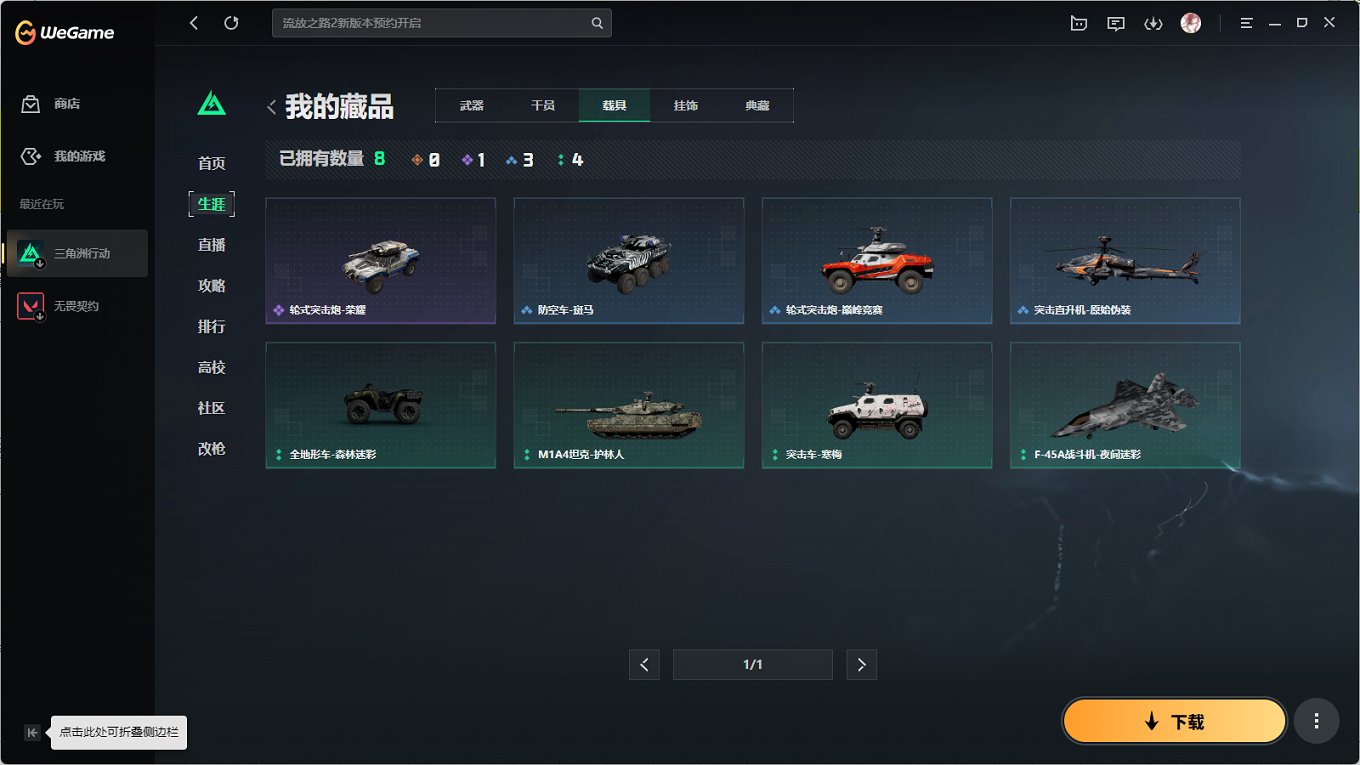This screenshot has width=1360, height=765.
Task: Open the hamburger menu icon
Action: click(x=1246, y=22)
